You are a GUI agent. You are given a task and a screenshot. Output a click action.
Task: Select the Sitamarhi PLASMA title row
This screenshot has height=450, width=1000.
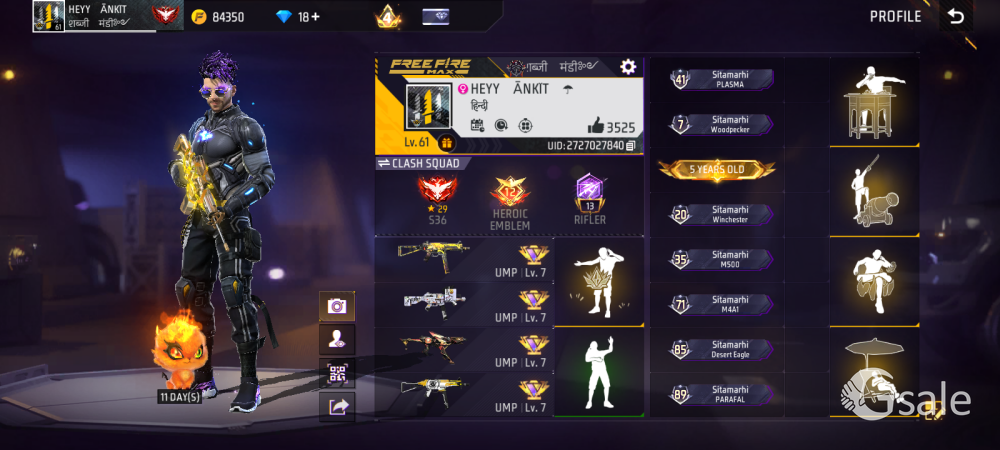pyautogui.click(x=722, y=79)
